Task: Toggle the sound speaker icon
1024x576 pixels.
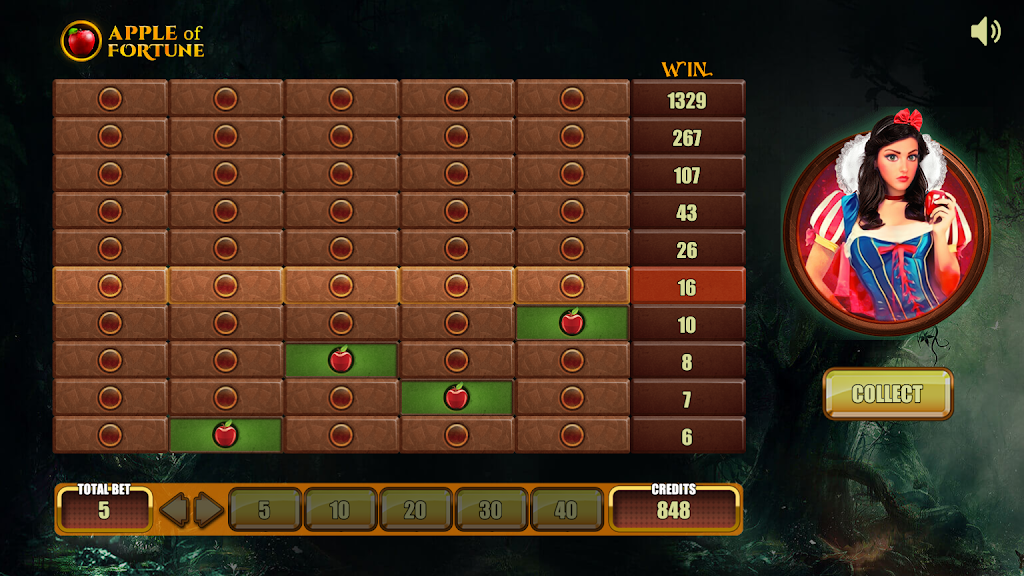Action: click(985, 31)
